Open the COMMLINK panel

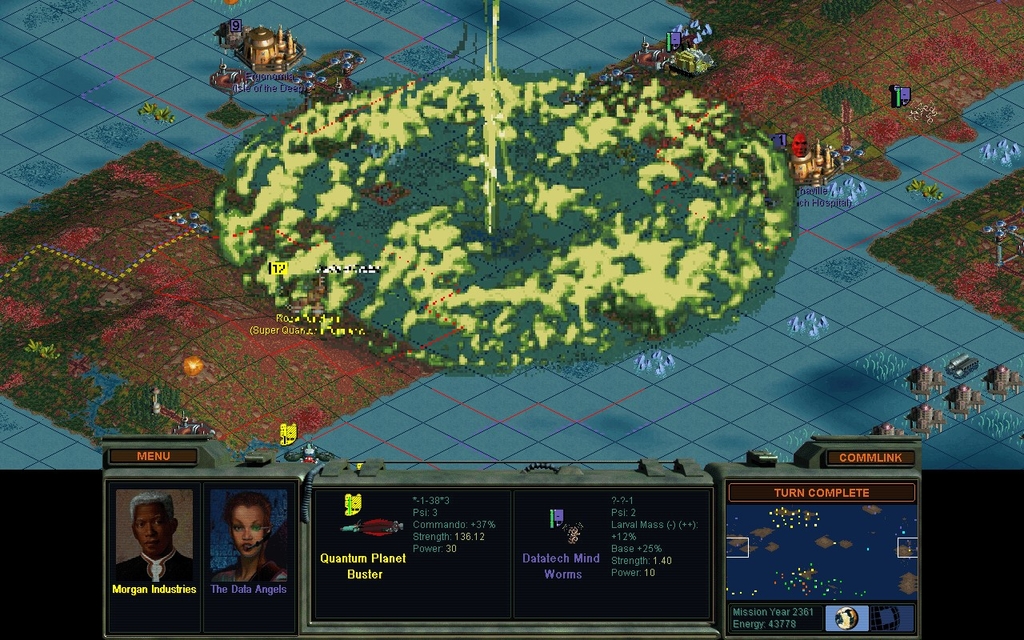pos(863,457)
